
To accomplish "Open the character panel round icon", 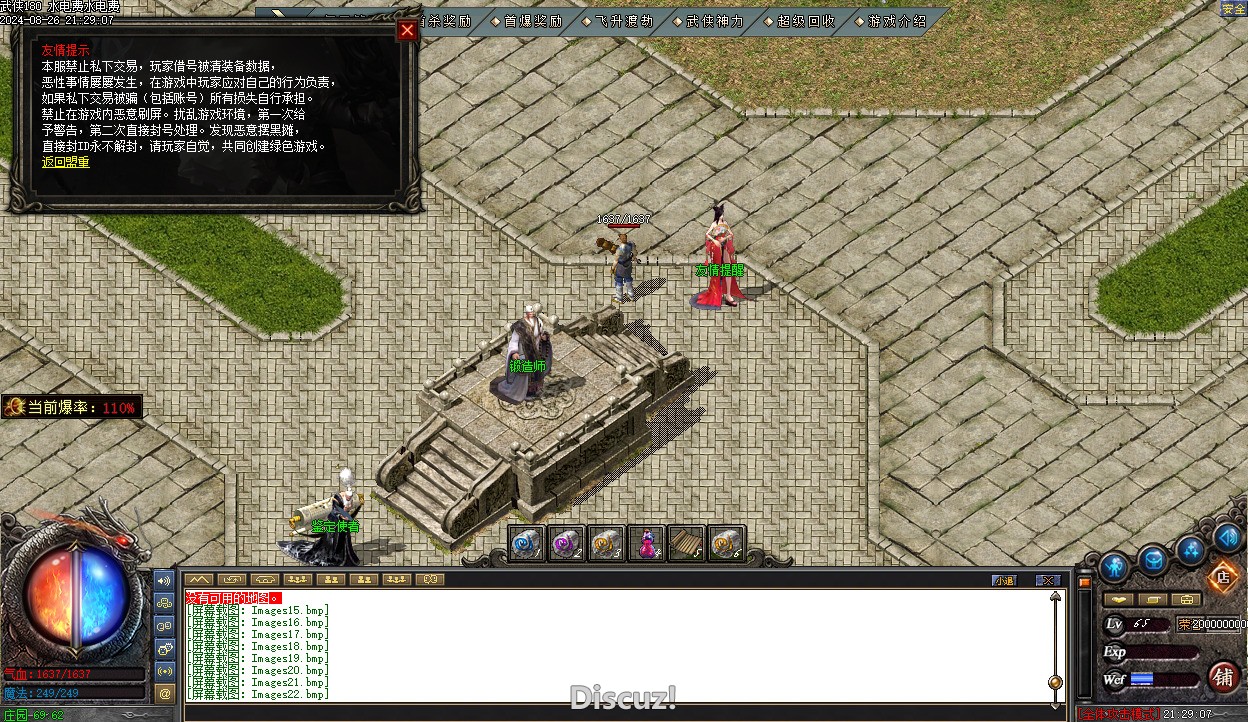I will click(1114, 567).
